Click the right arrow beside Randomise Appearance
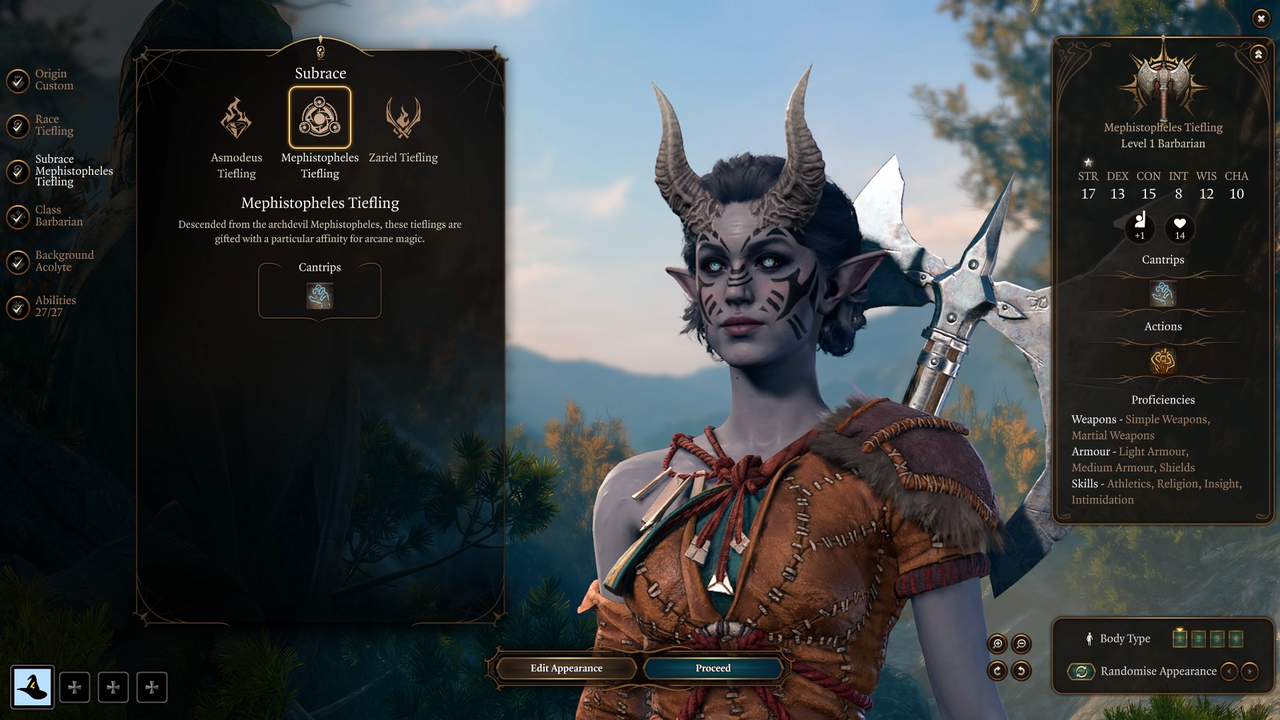 coord(1249,671)
